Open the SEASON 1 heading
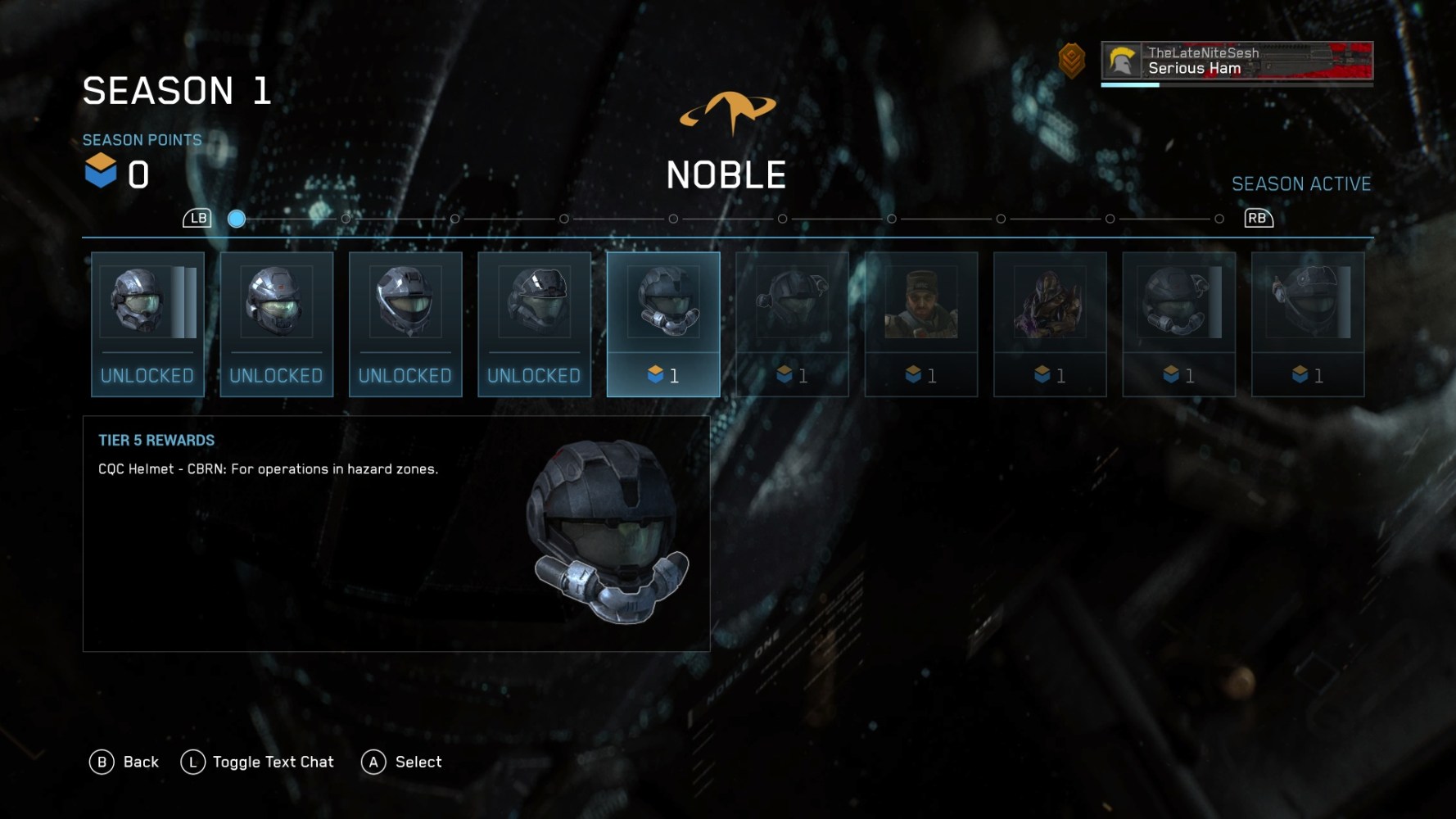The image size is (1456, 819). [177, 91]
